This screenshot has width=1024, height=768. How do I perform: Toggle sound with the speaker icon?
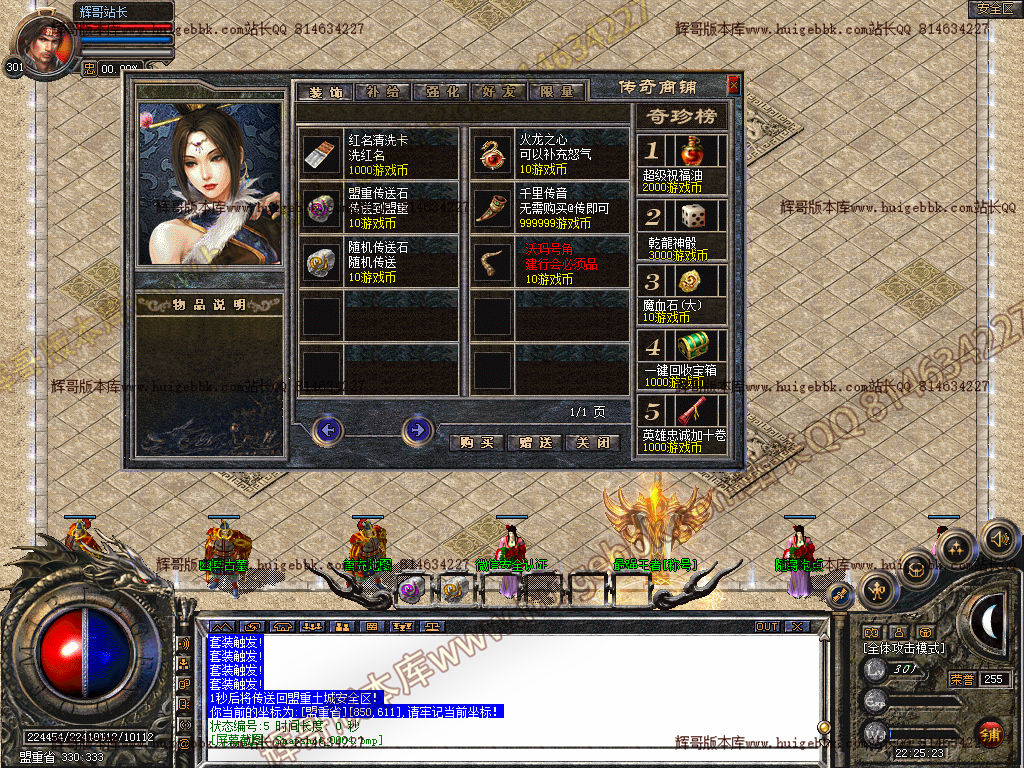click(x=998, y=539)
